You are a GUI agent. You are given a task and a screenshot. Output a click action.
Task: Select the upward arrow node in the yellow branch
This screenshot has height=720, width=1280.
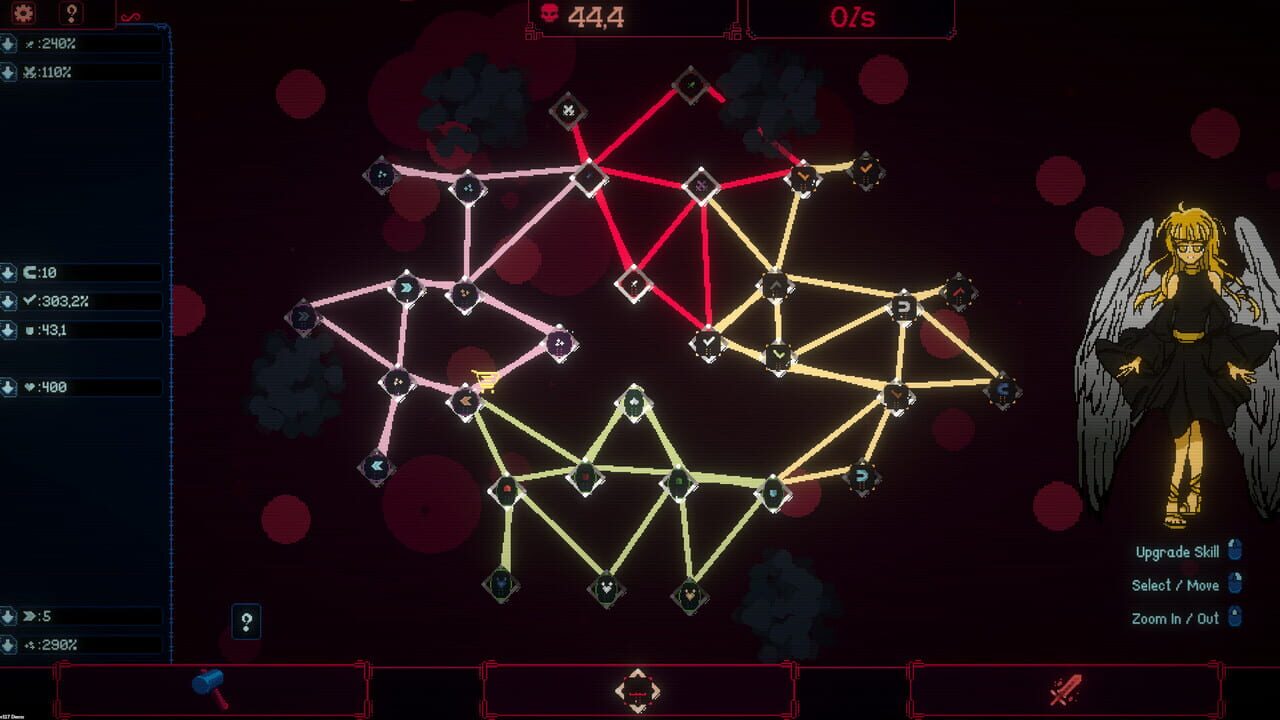777,287
